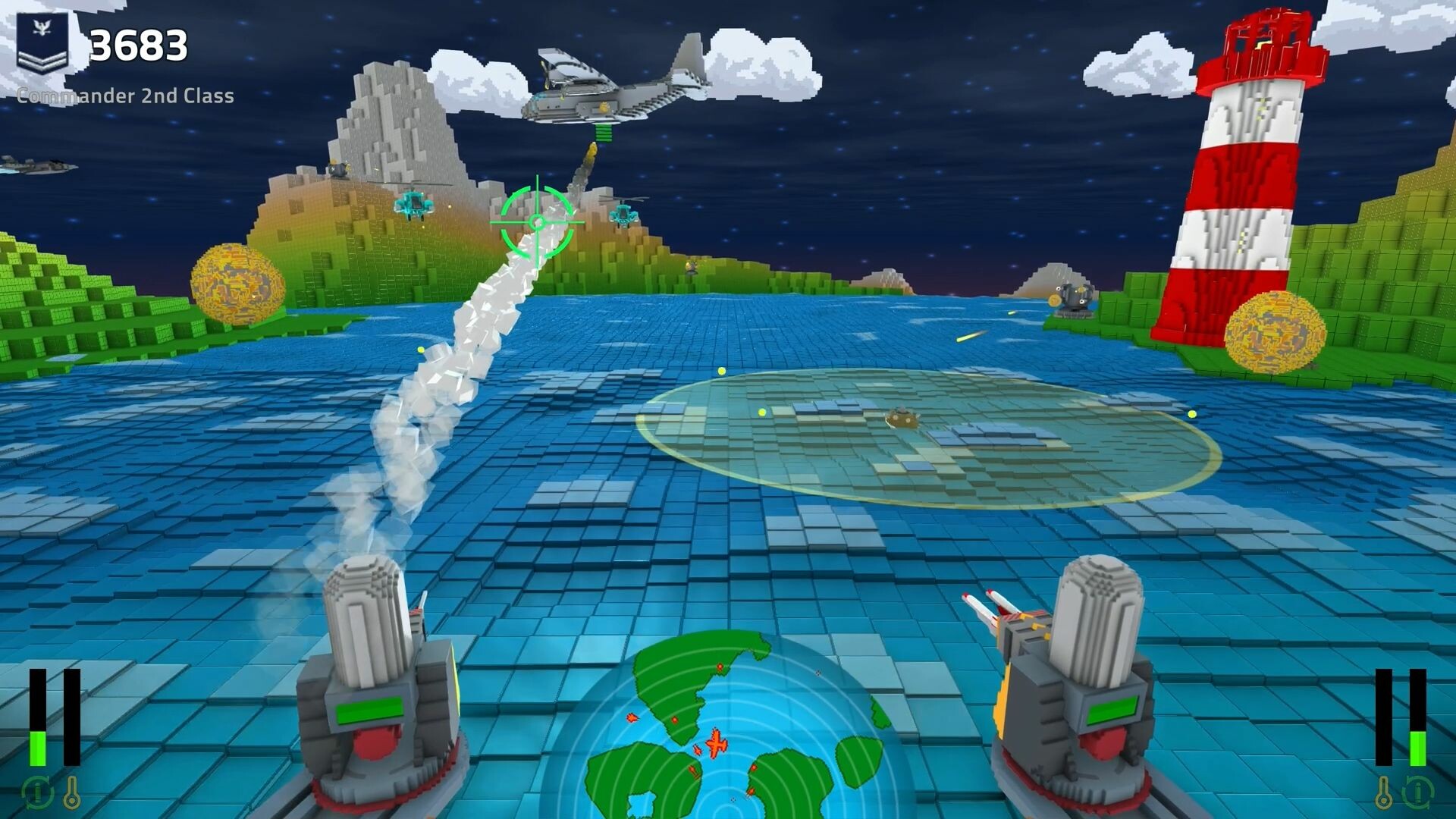The image size is (1456, 819).
Task: Click the thermometer heat icon bottom-right
Action: click(x=1383, y=792)
